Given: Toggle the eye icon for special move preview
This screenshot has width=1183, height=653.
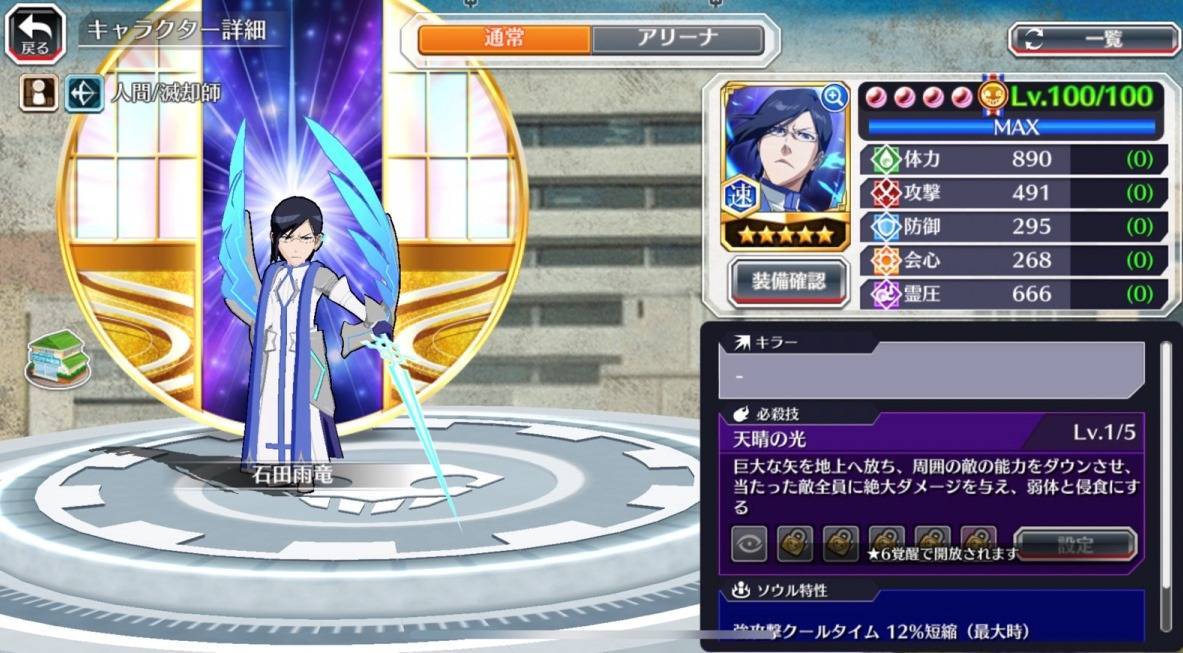Looking at the screenshot, I should tap(749, 545).
